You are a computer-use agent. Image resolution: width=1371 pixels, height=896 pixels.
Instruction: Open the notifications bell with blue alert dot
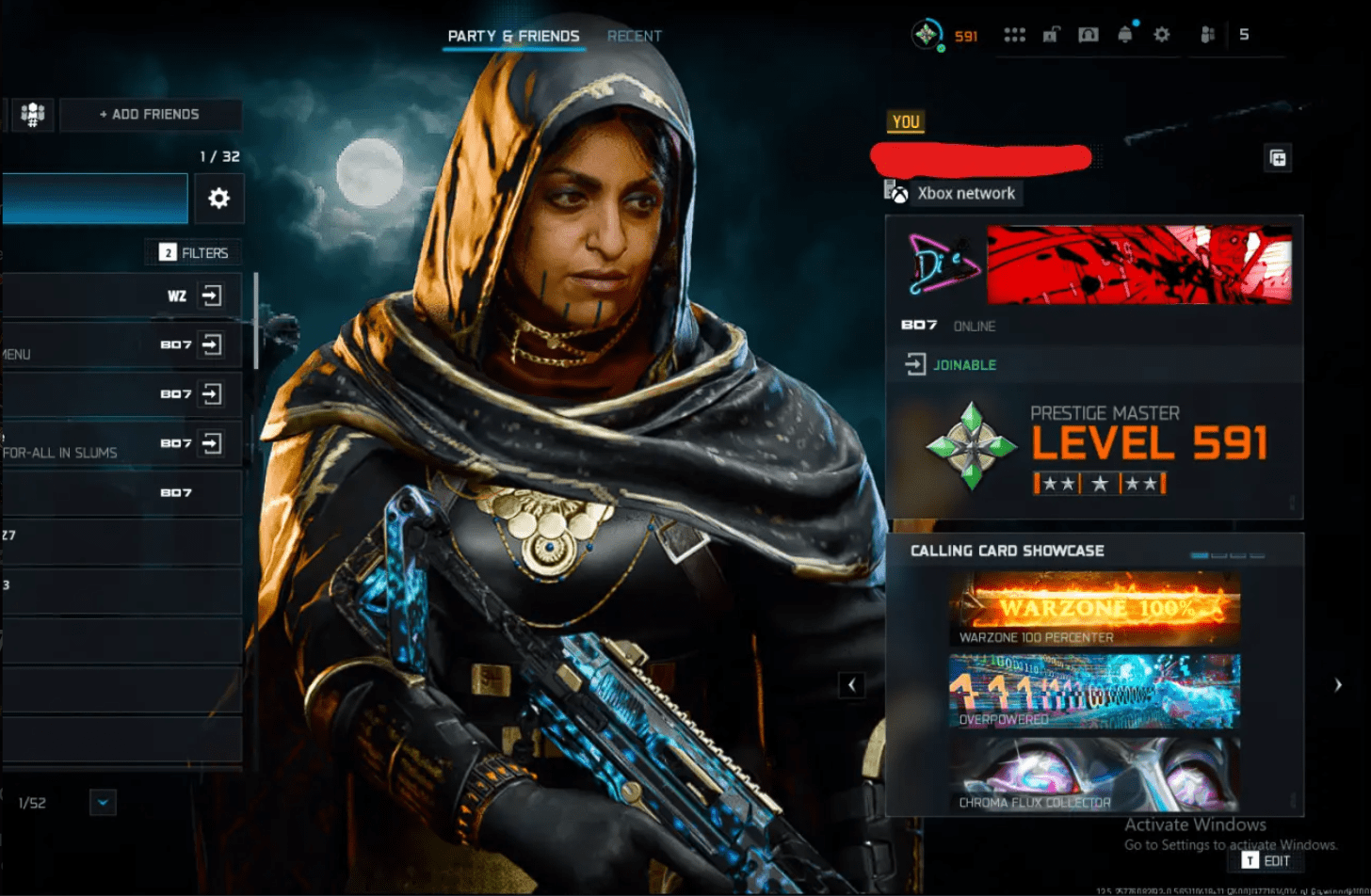[x=1125, y=35]
